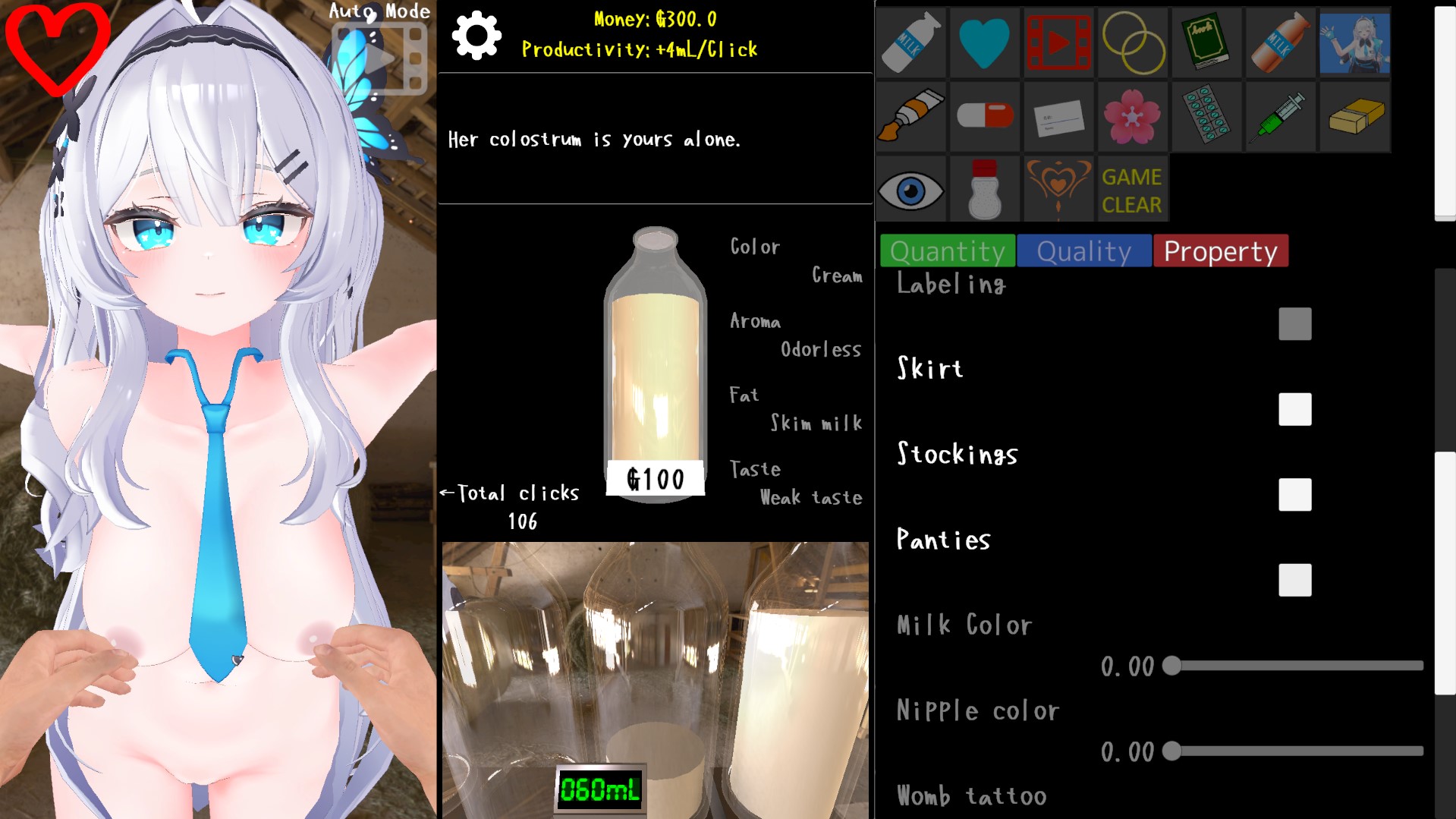This screenshot has height=819, width=1456.
Task: Click the GAME CLEAR tile
Action: click(x=1132, y=188)
